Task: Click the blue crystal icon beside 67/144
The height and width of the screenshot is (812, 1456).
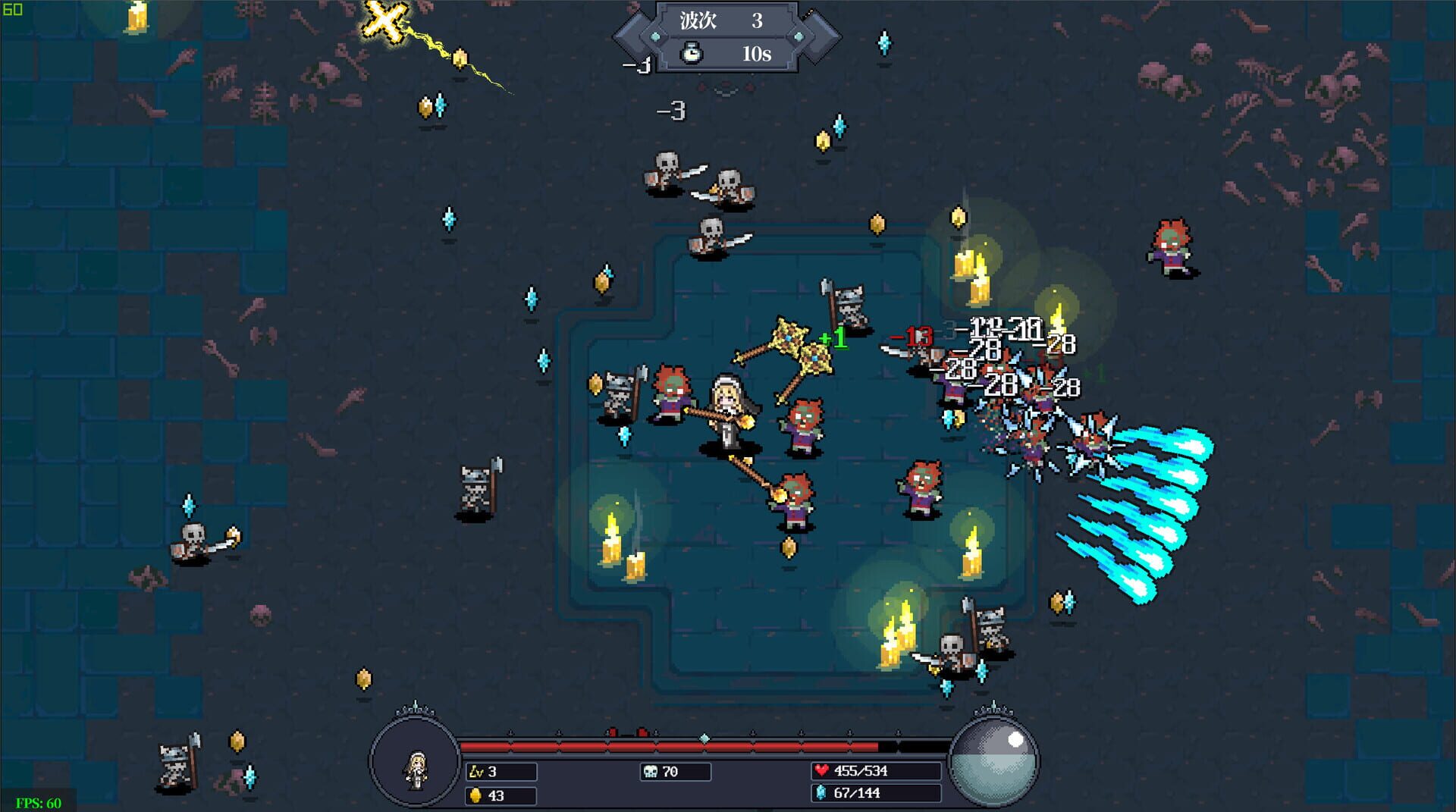Action: [x=821, y=794]
